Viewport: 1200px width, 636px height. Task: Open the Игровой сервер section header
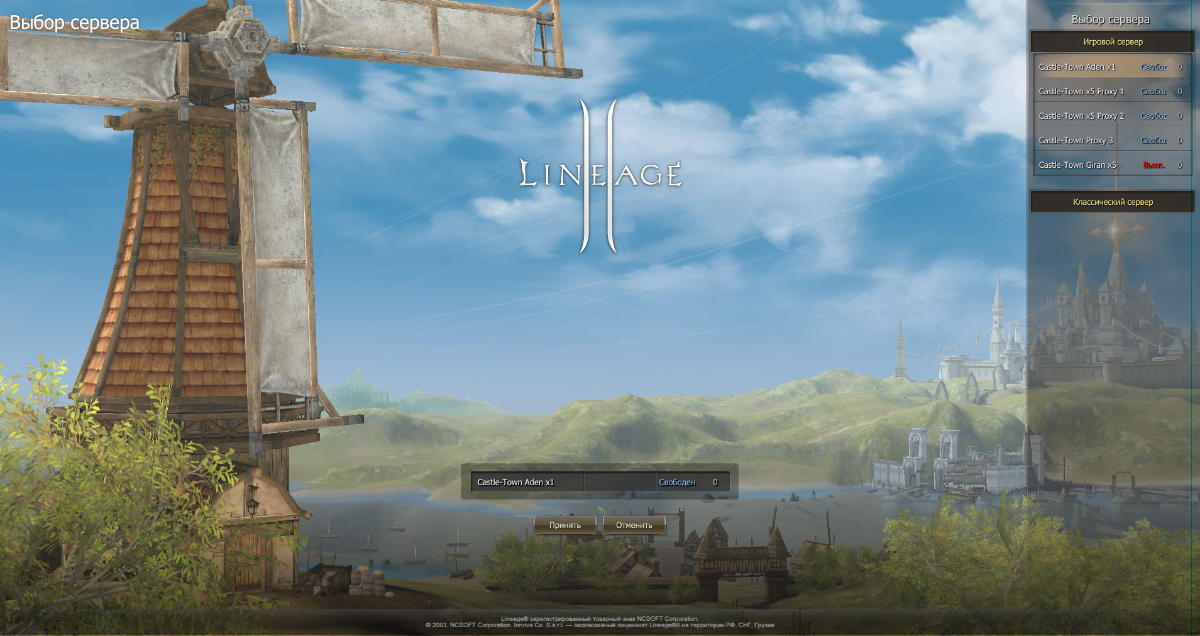(x=1112, y=42)
